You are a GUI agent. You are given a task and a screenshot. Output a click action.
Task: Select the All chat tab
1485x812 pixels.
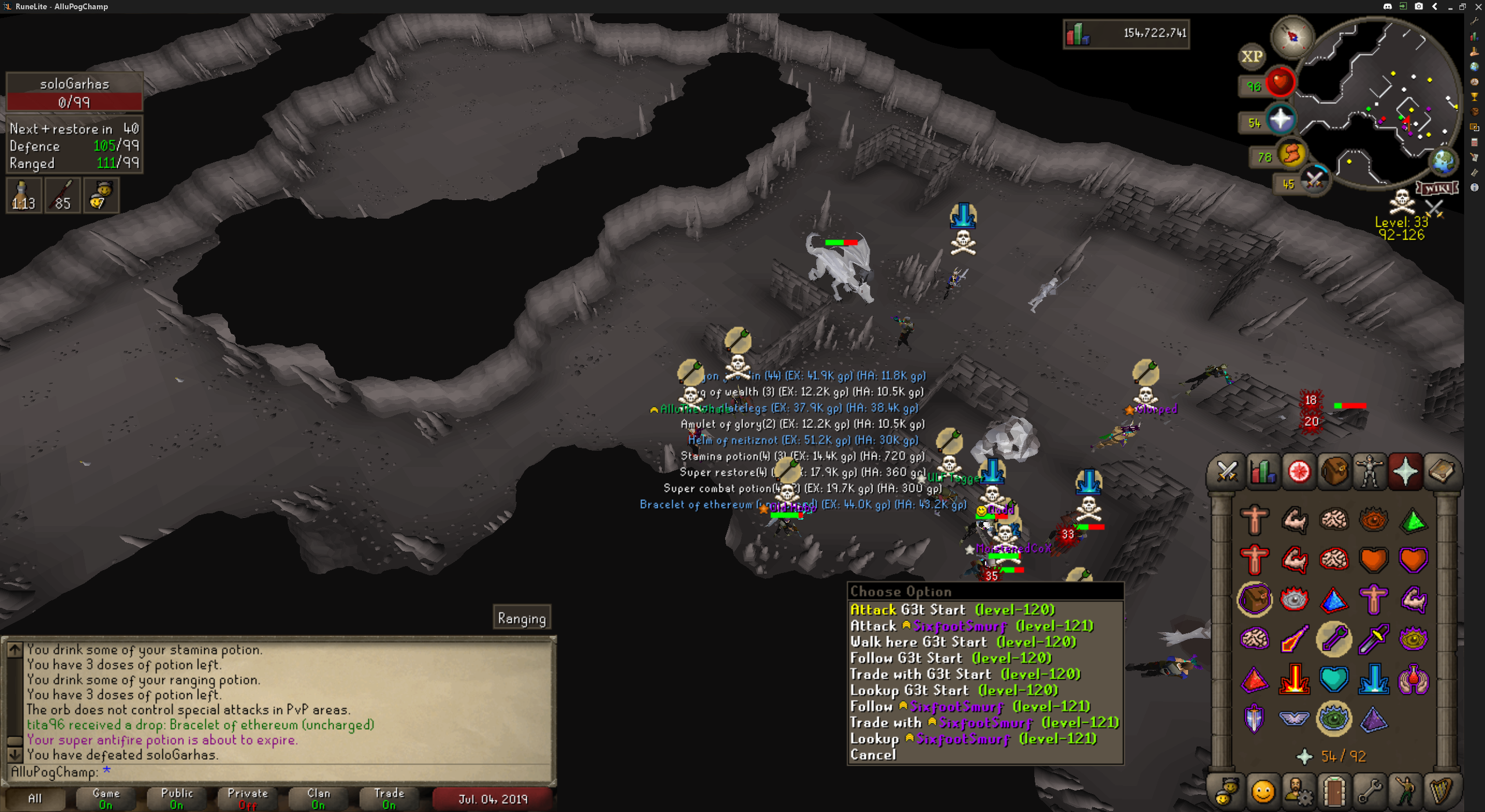[x=35, y=798]
